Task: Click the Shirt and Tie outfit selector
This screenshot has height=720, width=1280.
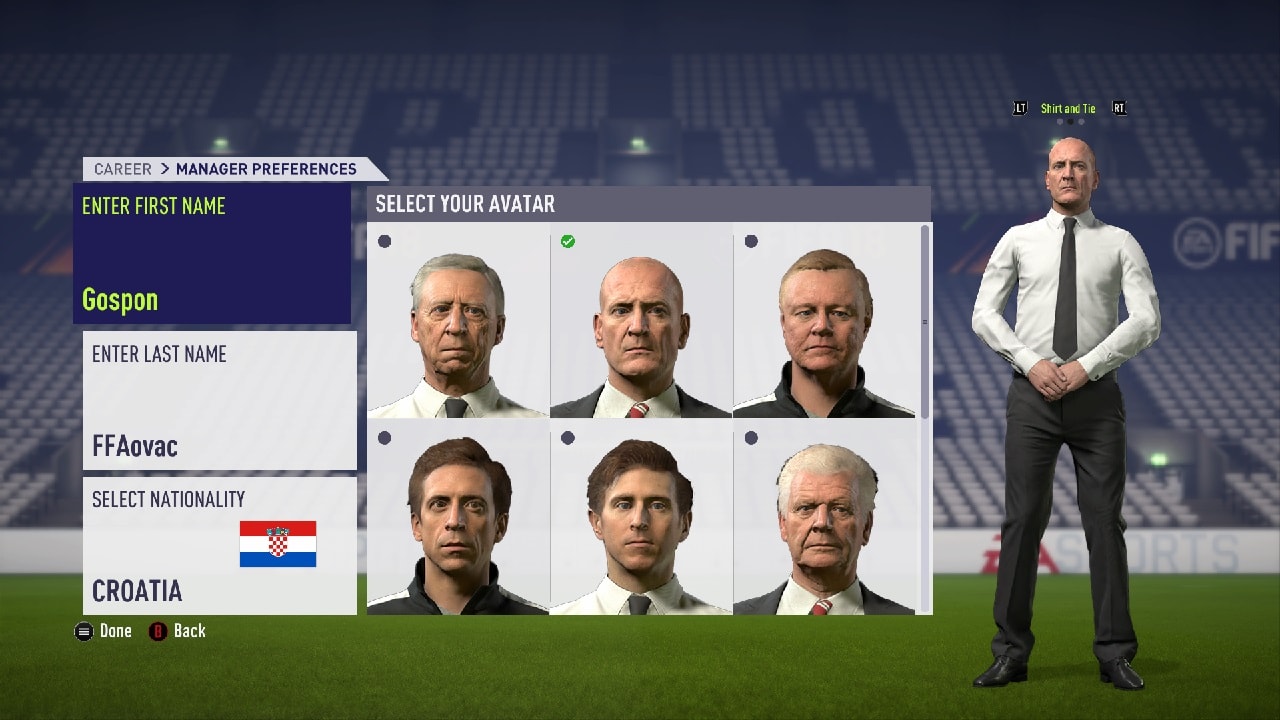Action: [x=1068, y=109]
